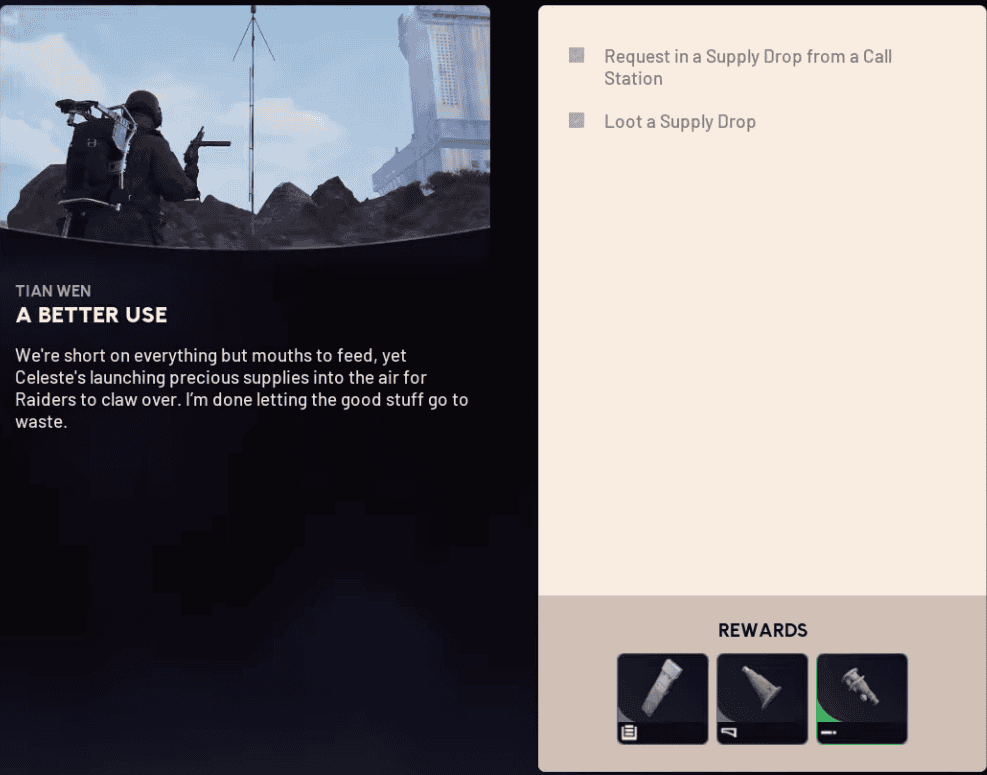The width and height of the screenshot is (987, 775).
Task: Select the green-rarity muzzle attachment reward
Action: click(862, 698)
